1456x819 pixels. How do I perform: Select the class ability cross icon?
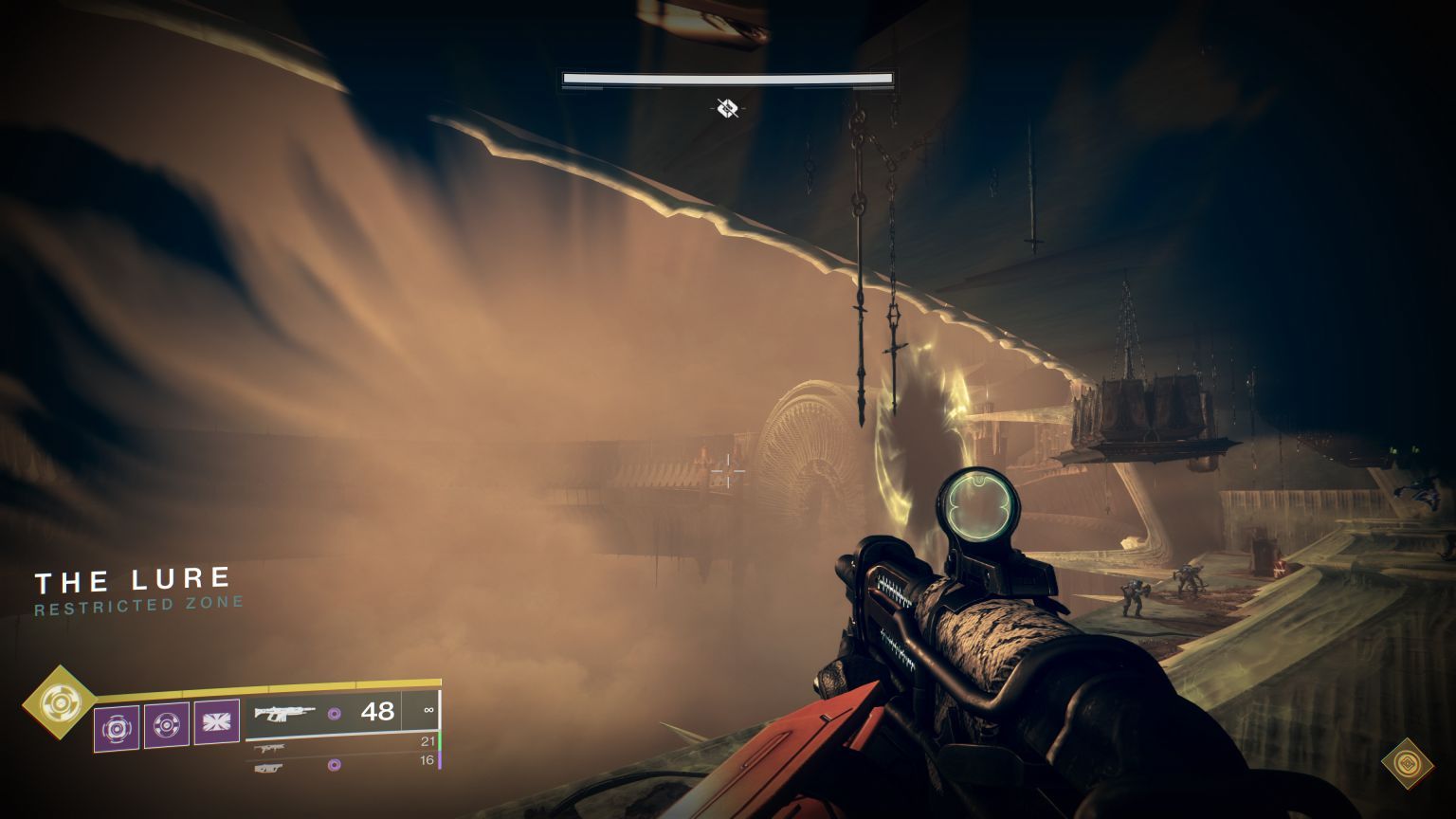click(x=216, y=722)
